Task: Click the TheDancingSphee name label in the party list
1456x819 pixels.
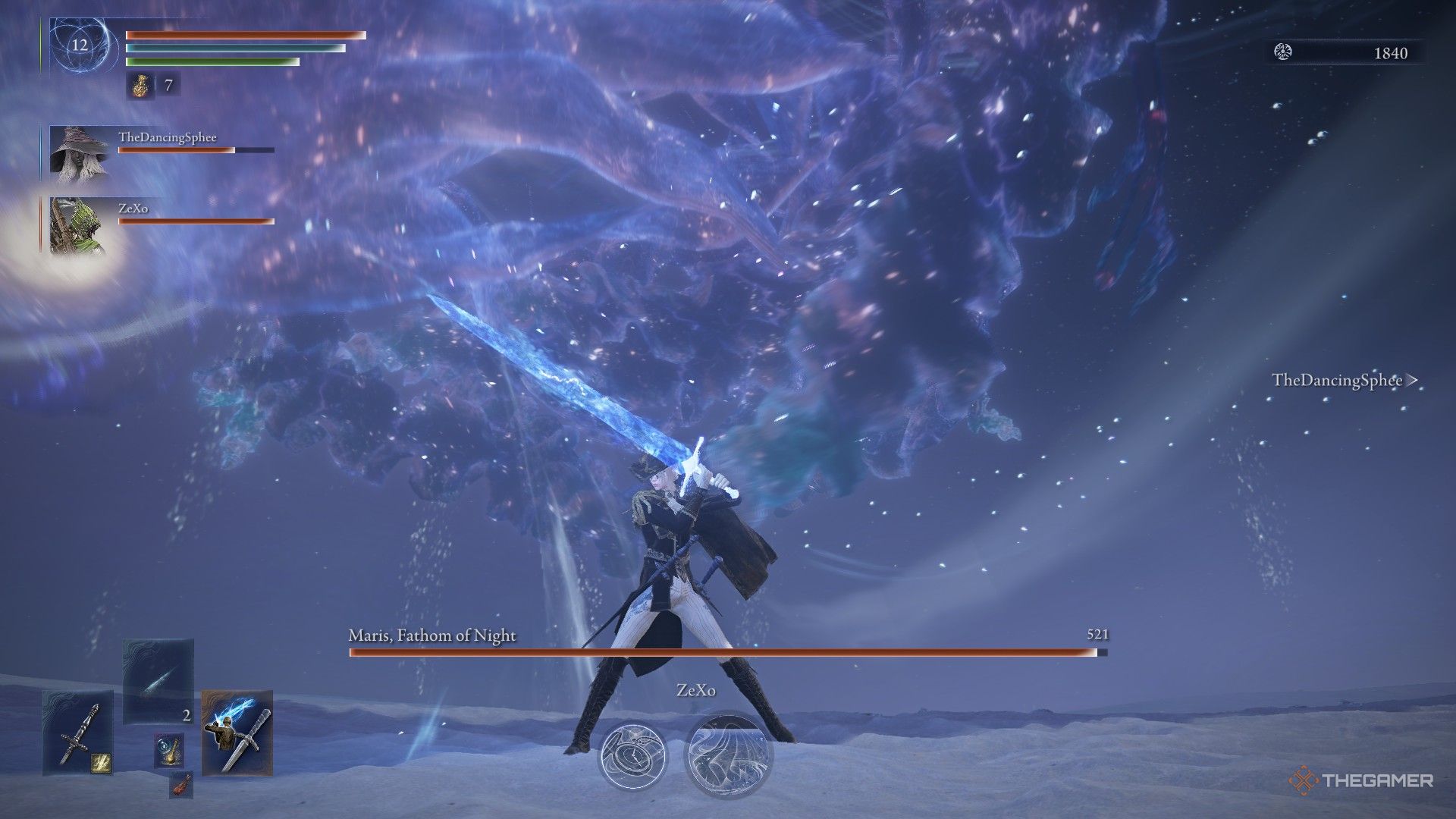Action: tap(168, 137)
